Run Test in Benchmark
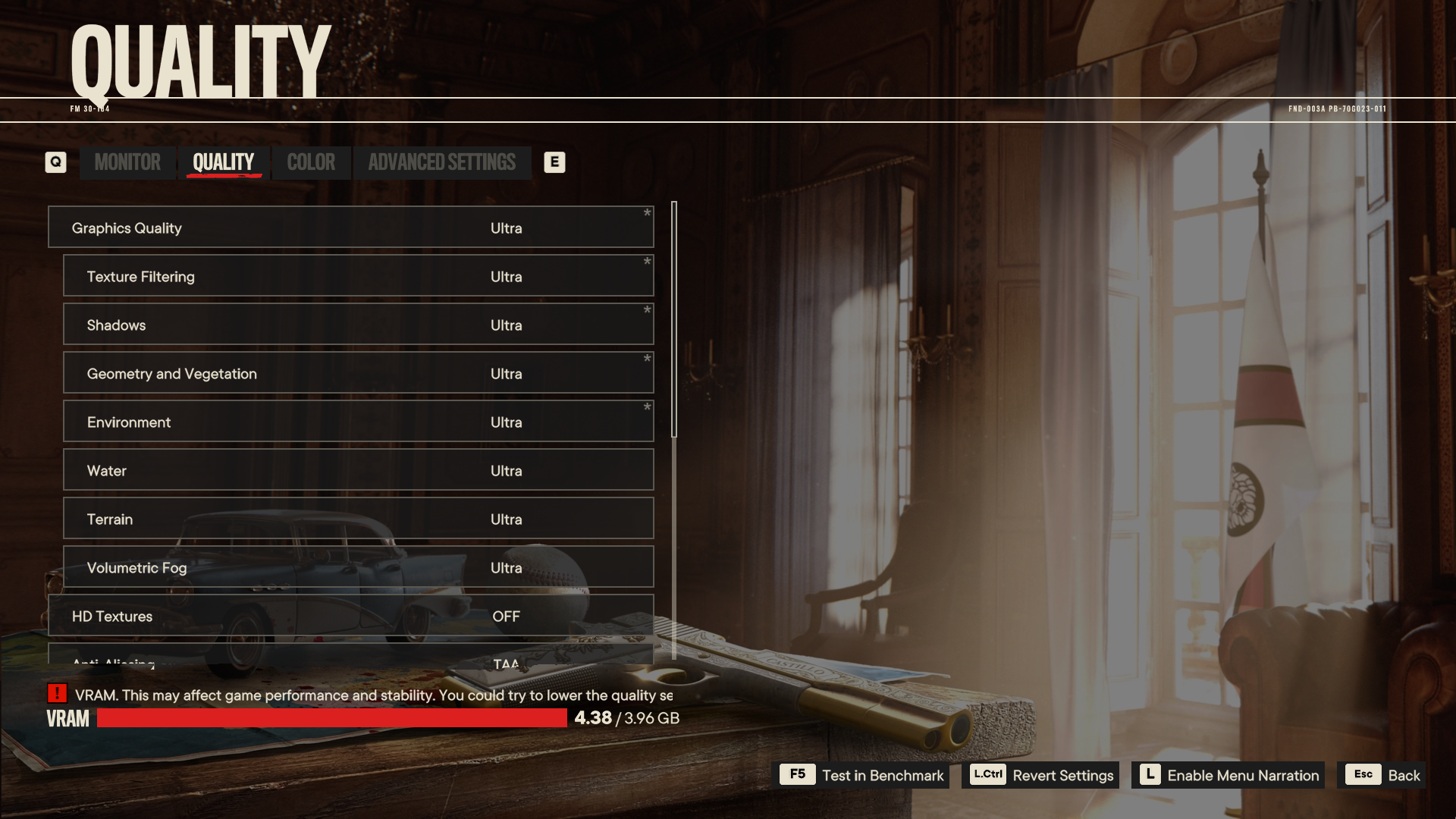Viewport: 1456px width, 819px height. 864,775
